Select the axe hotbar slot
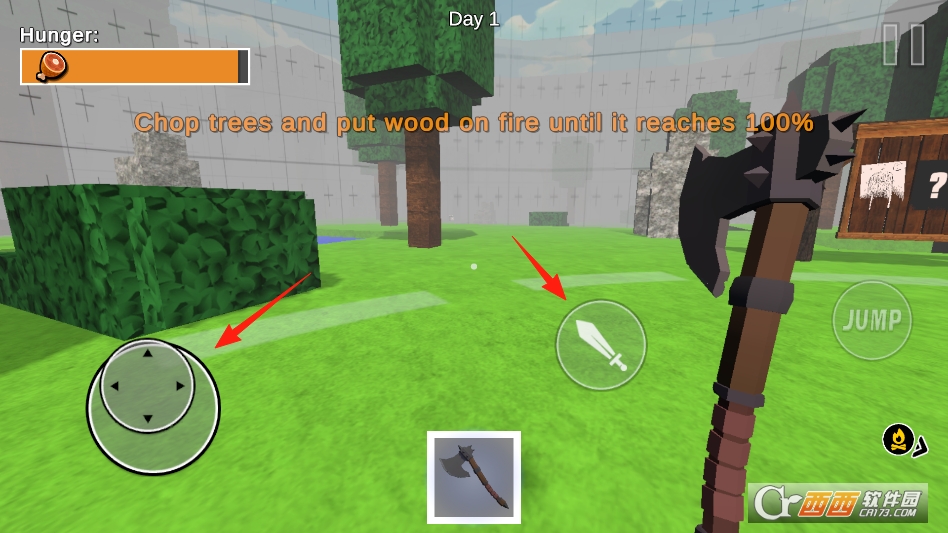Viewport: 948px width, 533px height. pos(474,477)
